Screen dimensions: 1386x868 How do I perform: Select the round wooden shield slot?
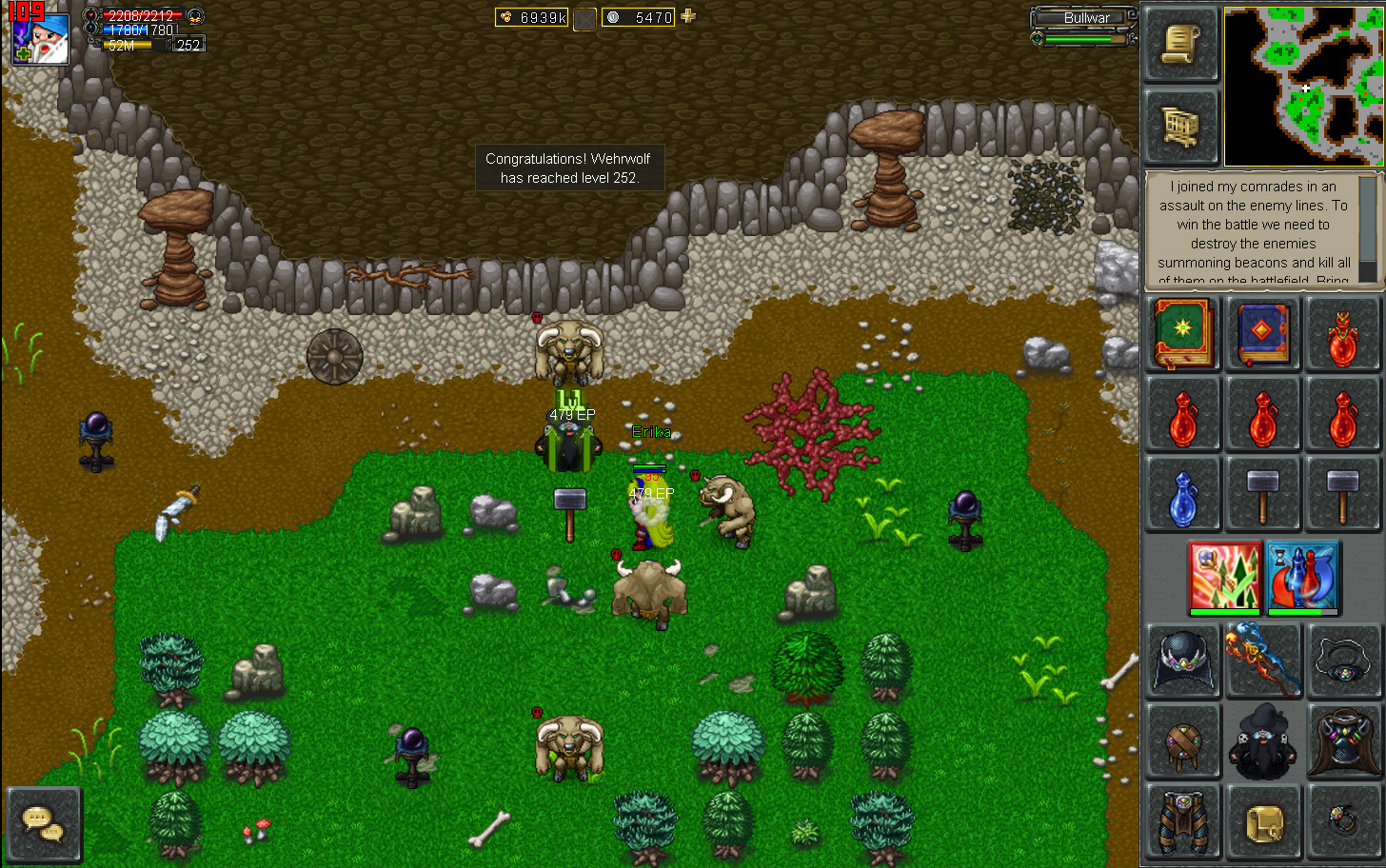click(1182, 740)
